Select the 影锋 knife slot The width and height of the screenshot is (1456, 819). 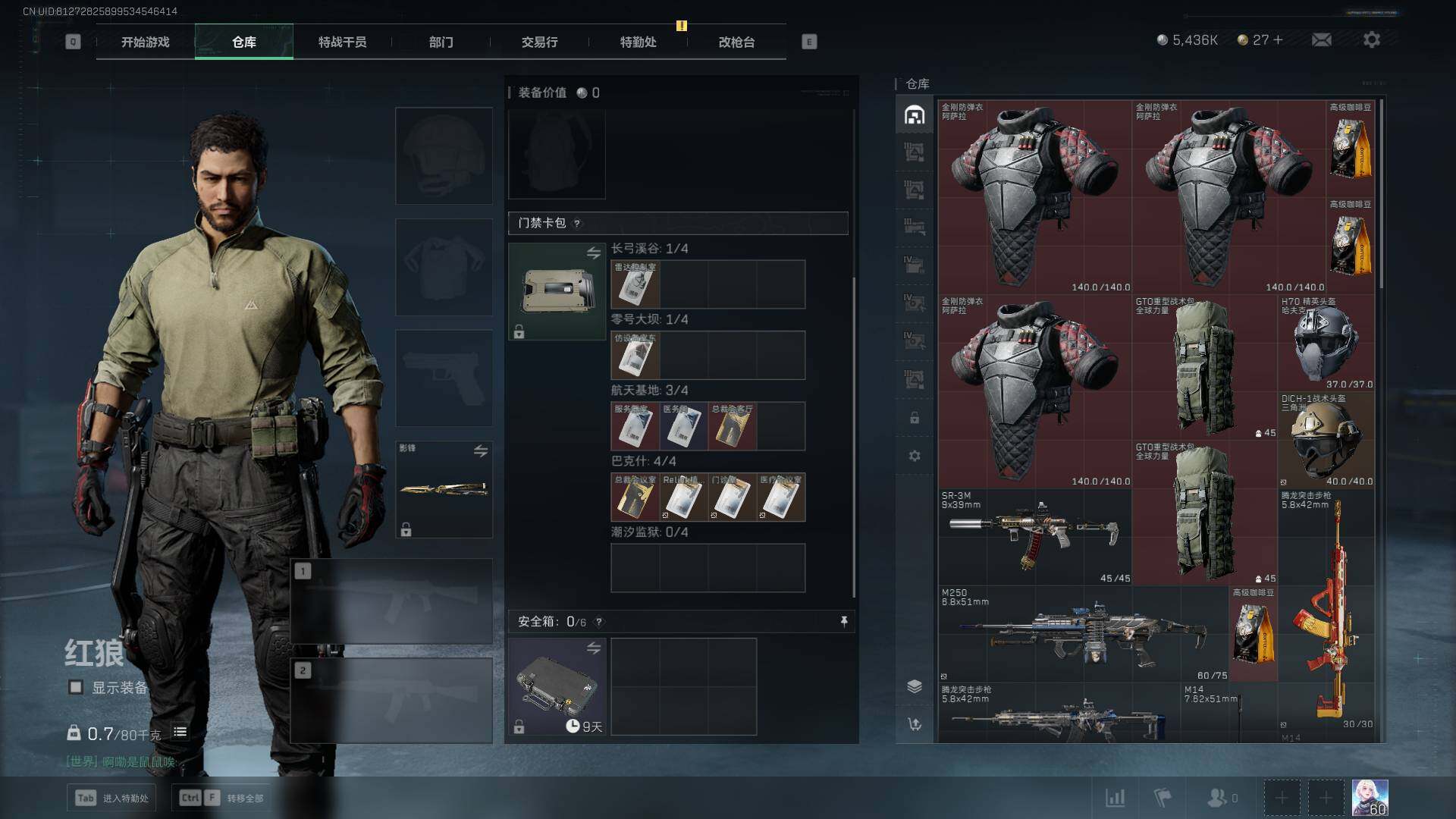click(444, 489)
